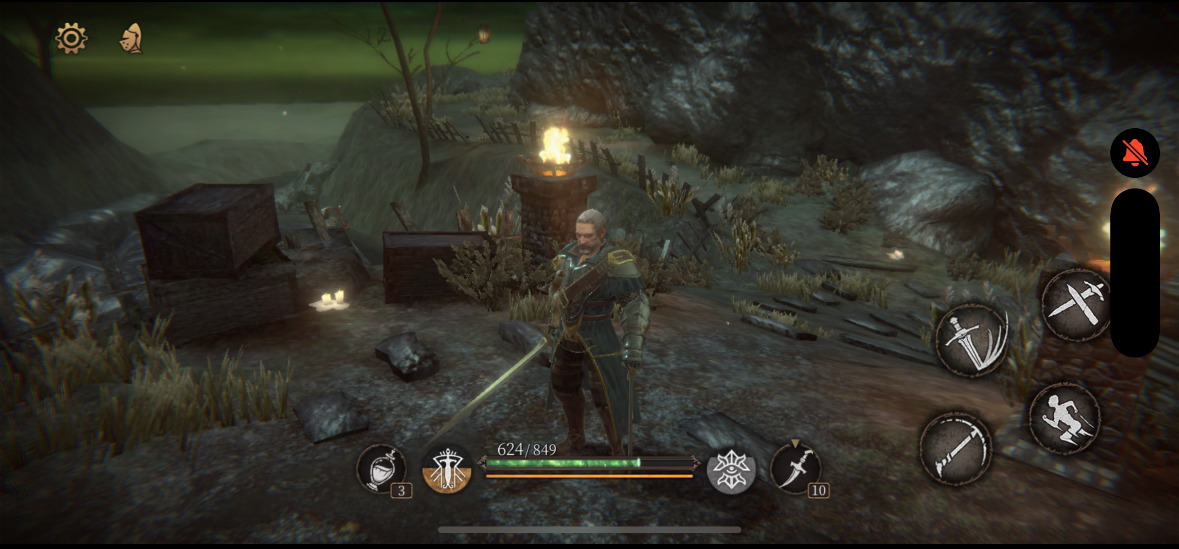Tap the red muted bell indicator
Image resolution: width=1179 pixels, height=549 pixels.
pyautogui.click(x=1134, y=153)
